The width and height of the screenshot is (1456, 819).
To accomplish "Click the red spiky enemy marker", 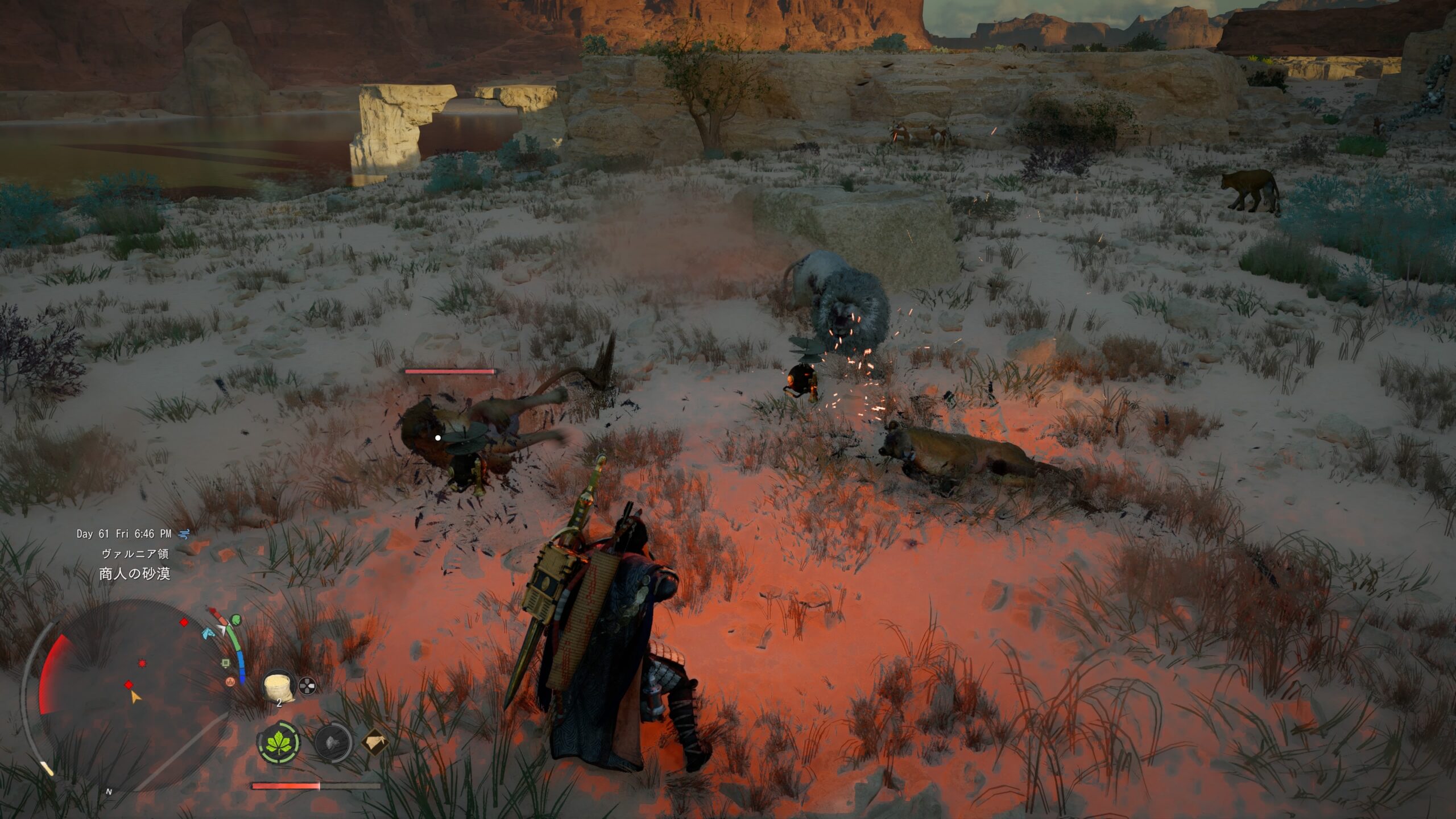I will click(x=141, y=663).
